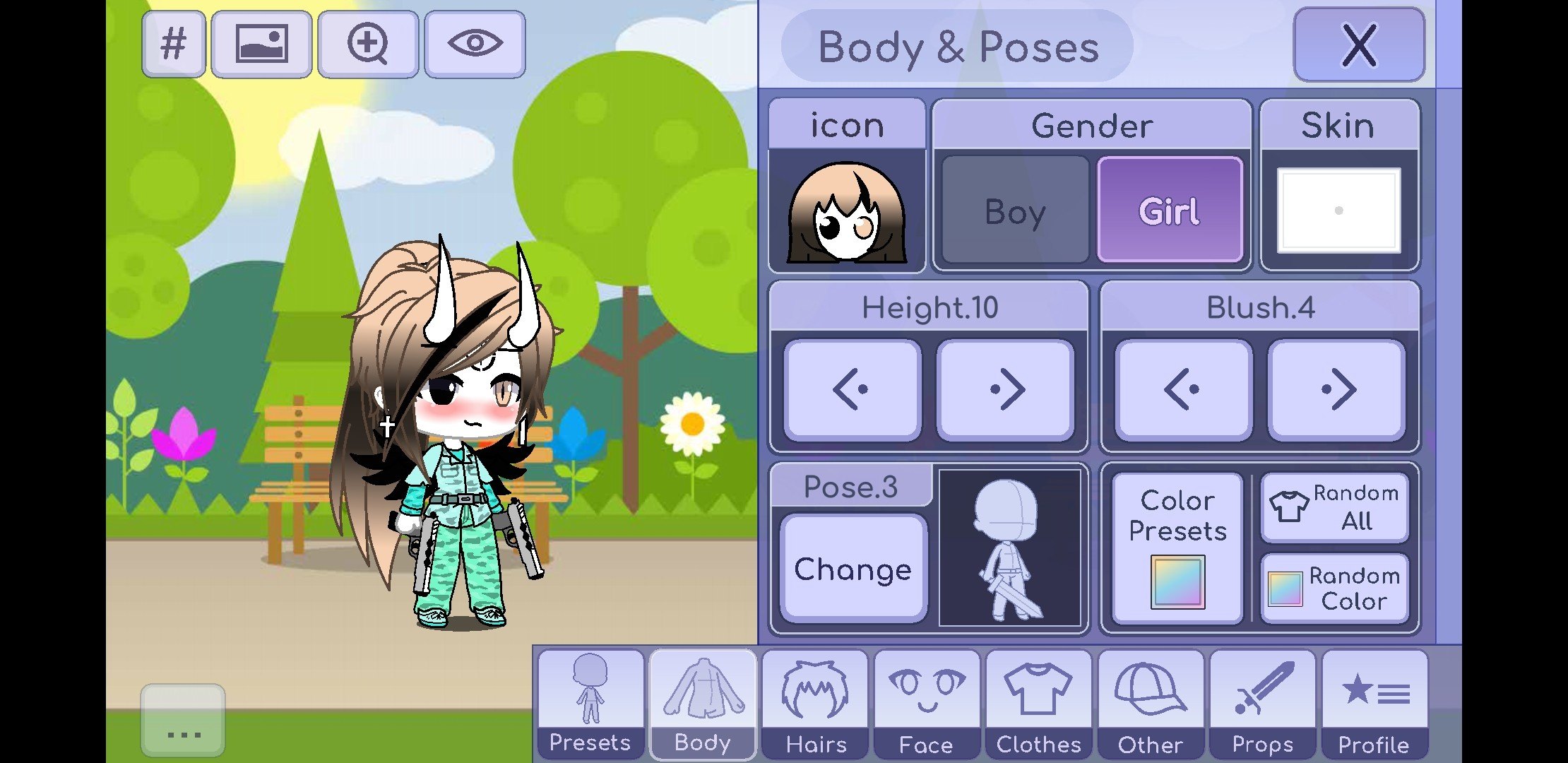Open the Hairs tab
This screenshot has height=763, width=1568.
click(815, 704)
